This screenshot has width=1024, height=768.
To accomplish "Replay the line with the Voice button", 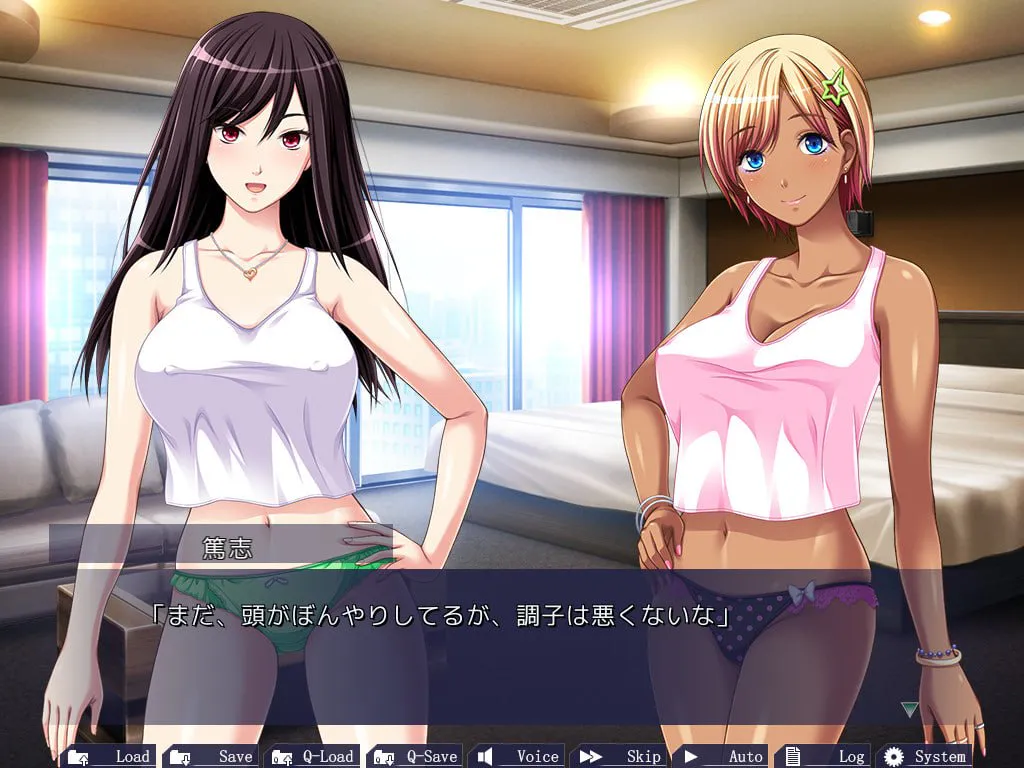I will [519, 756].
